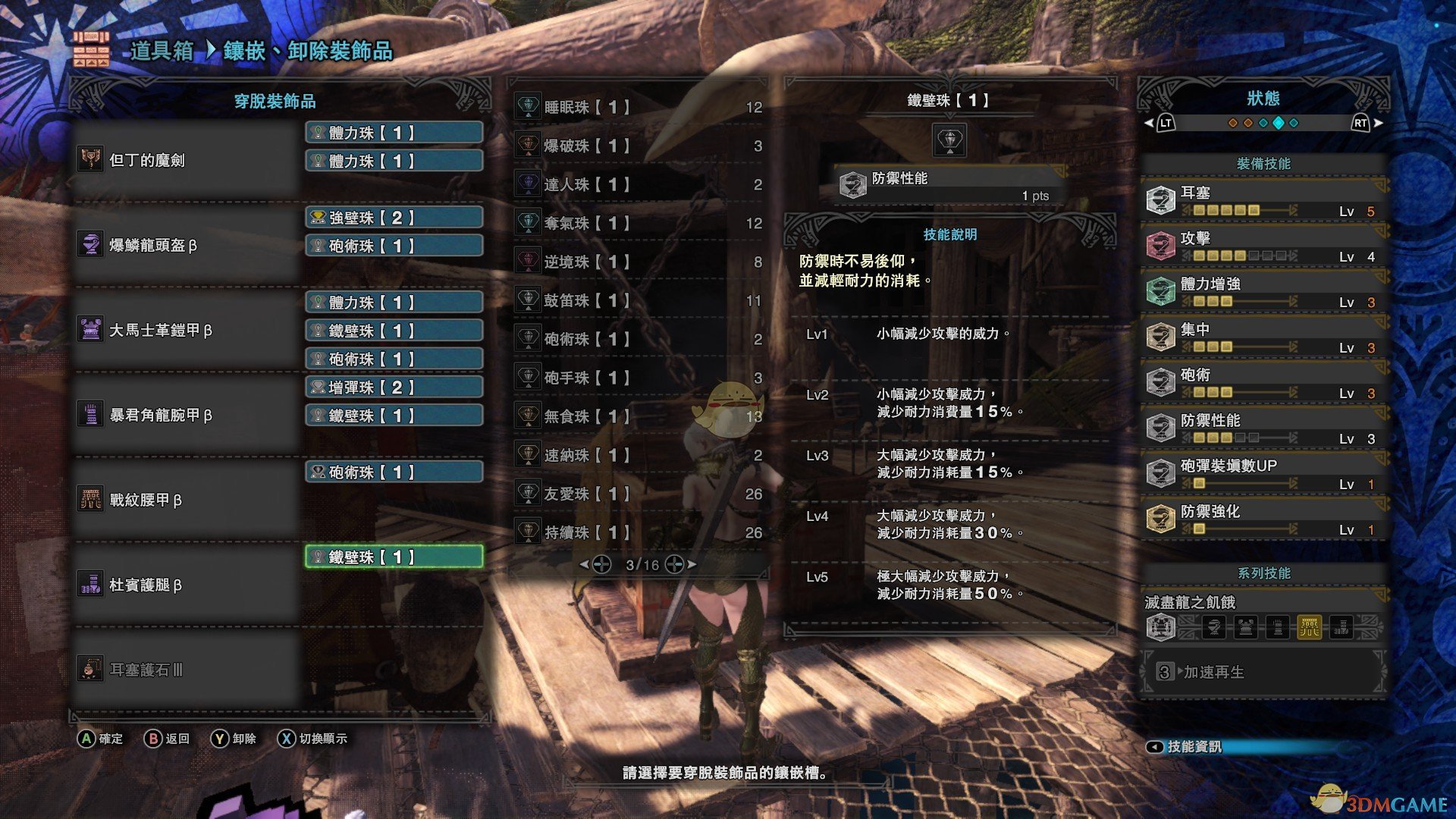The height and width of the screenshot is (819, 1456).
Task: Select the 砲彈裝填數UP skill row
Action: tap(1263, 473)
